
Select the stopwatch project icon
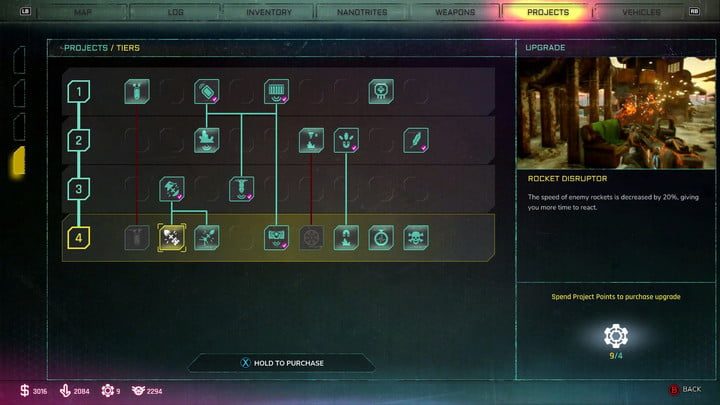[x=381, y=238]
